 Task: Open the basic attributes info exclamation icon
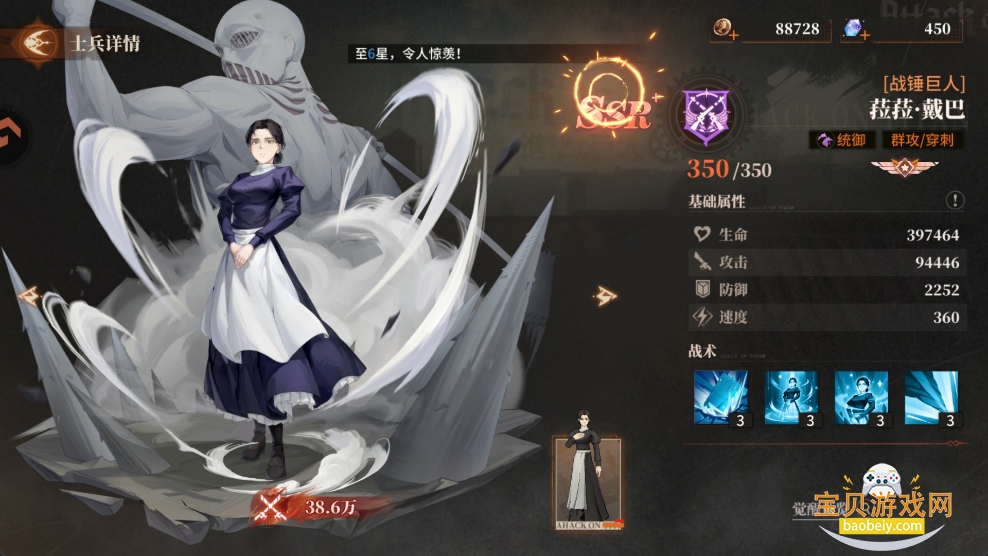[x=955, y=201]
